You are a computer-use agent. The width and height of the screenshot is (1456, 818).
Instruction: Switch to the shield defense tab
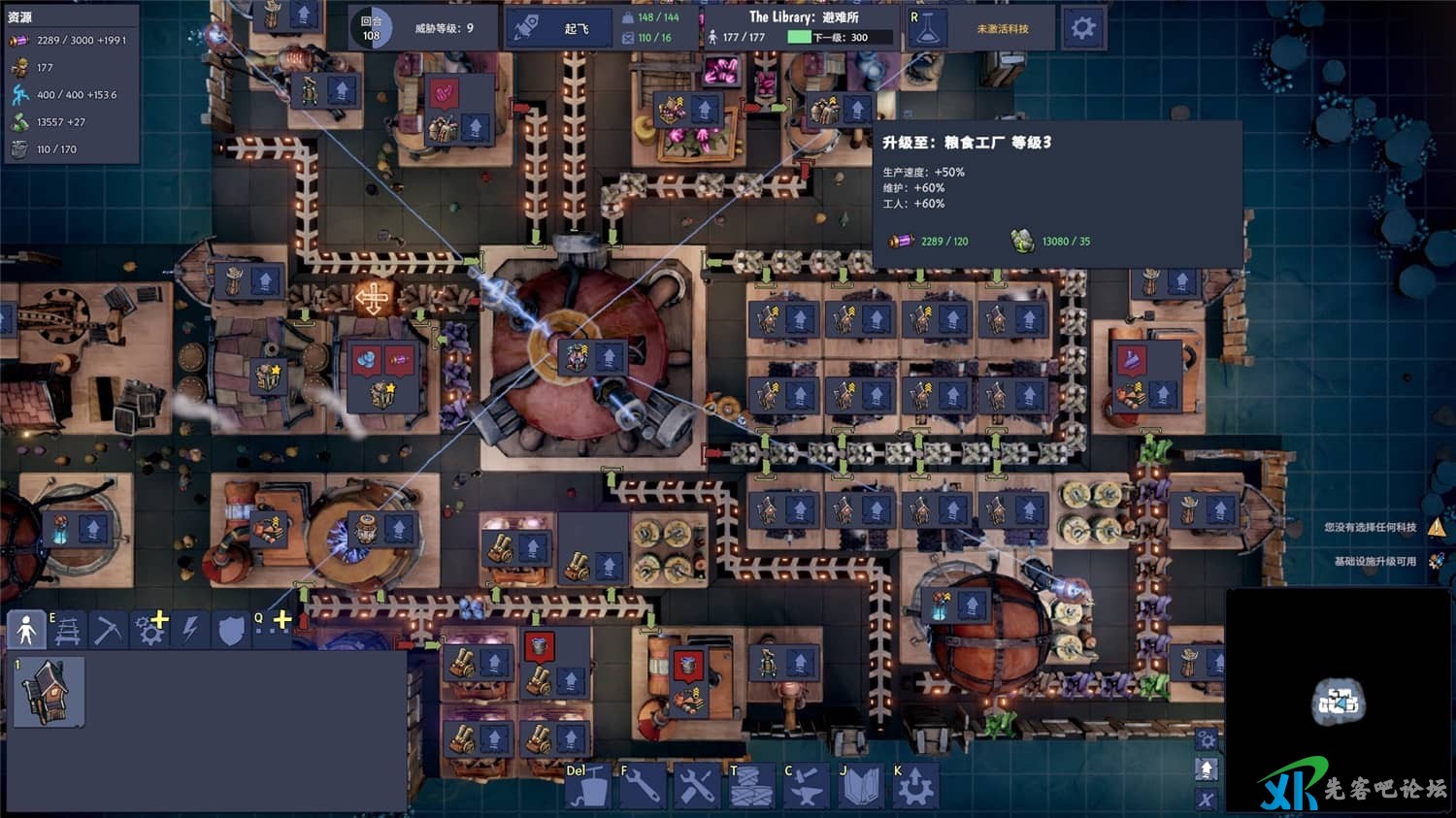(x=231, y=631)
